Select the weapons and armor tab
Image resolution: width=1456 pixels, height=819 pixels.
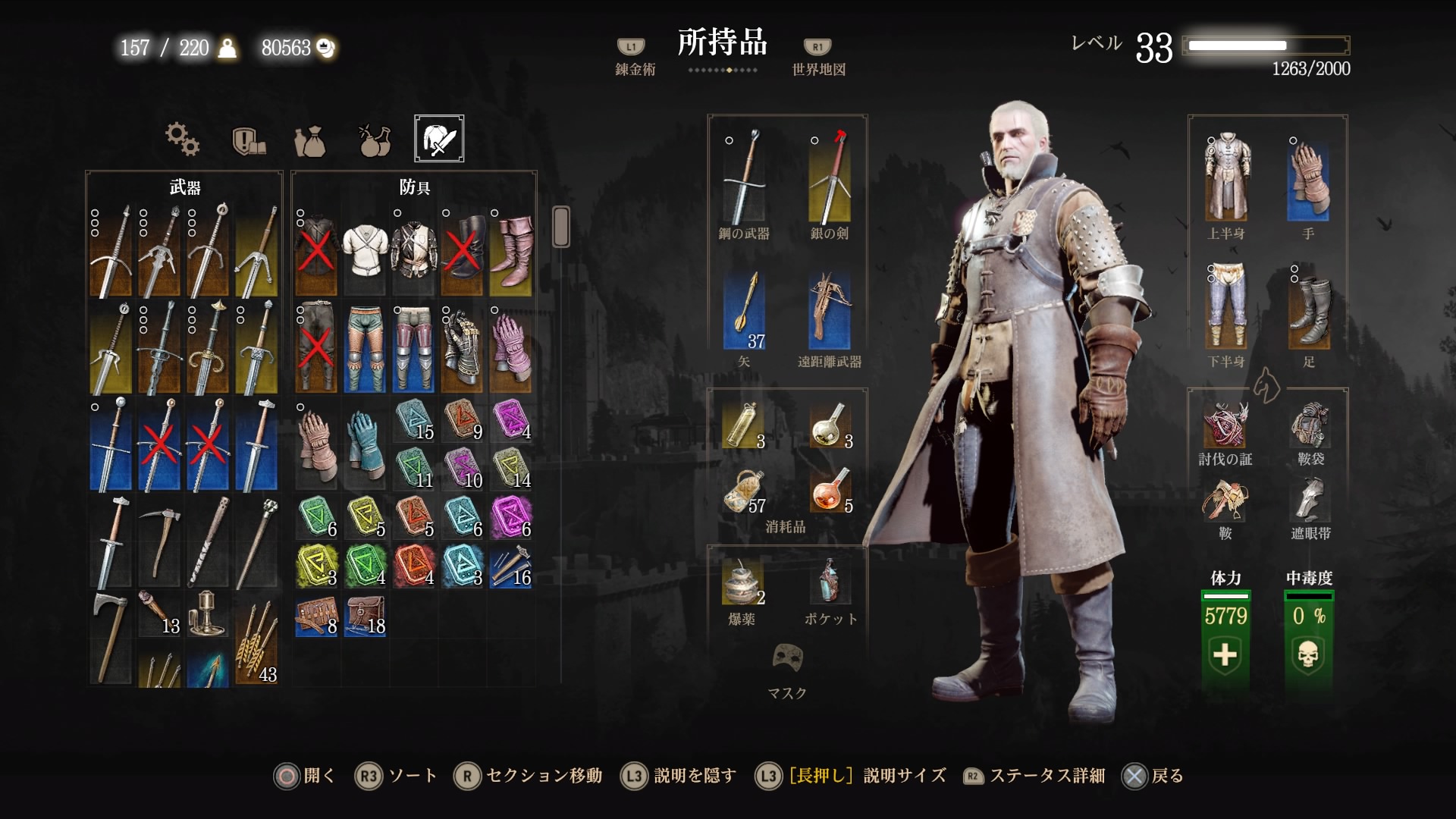point(439,138)
